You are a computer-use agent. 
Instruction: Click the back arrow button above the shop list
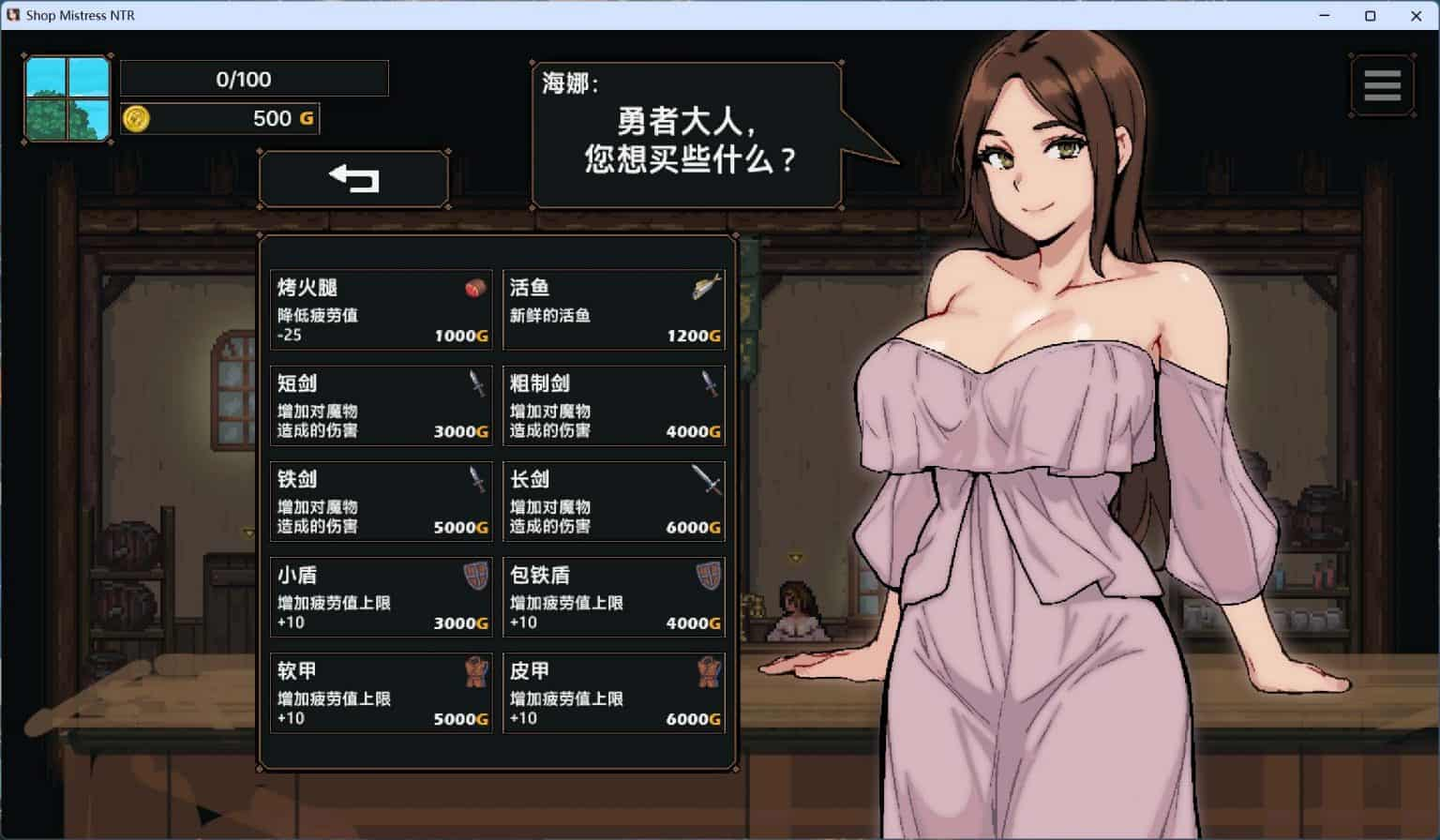[353, 178]
